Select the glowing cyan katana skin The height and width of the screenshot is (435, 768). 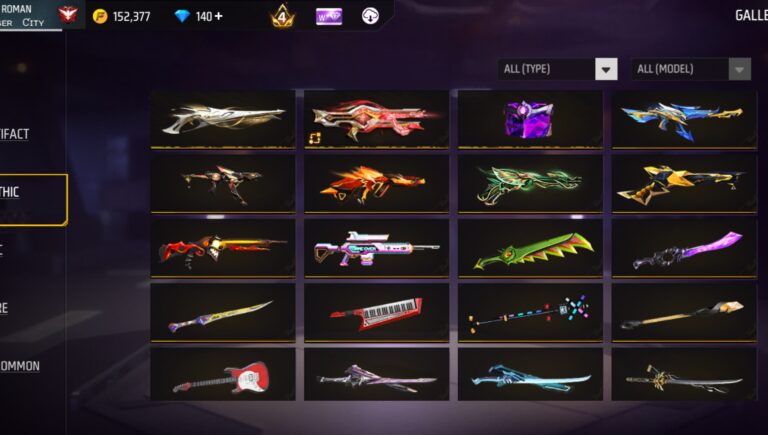pos(530,376)
